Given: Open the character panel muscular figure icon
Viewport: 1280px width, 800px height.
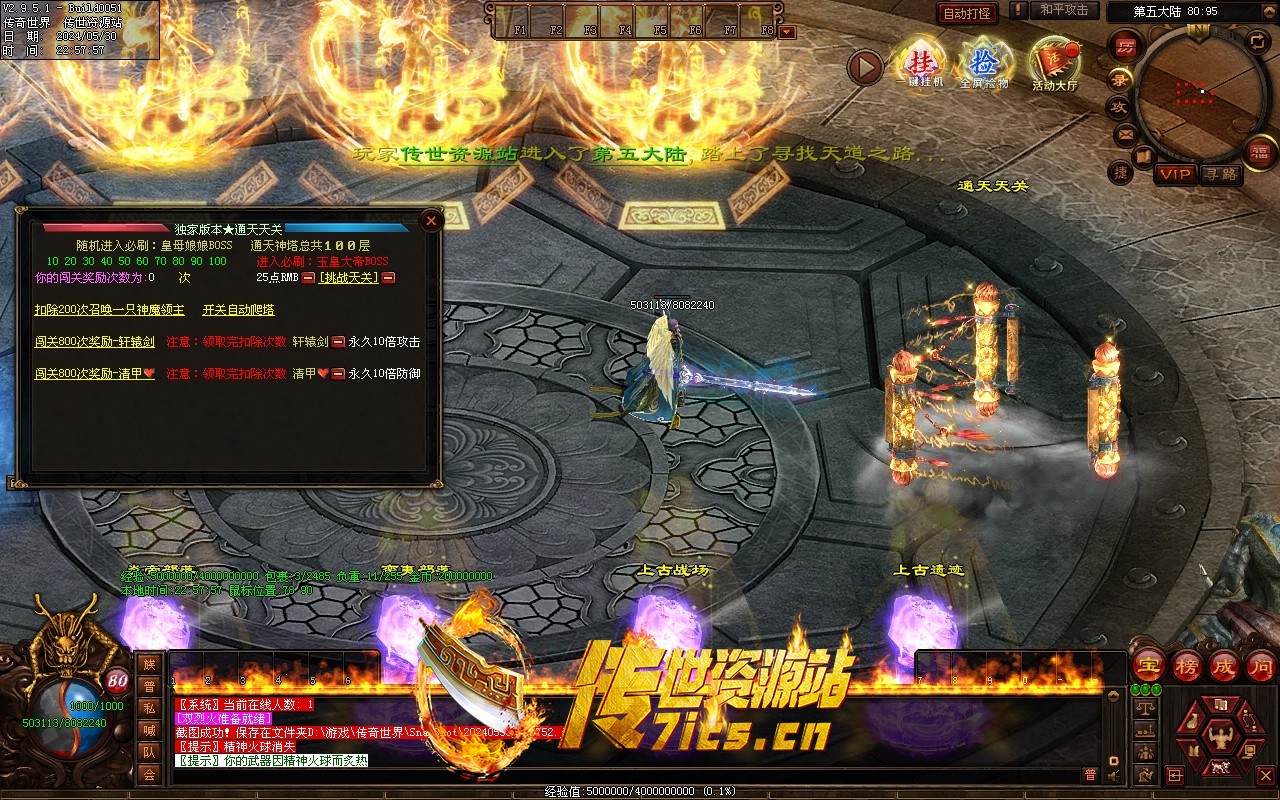Looking at the screenshot, I should coord(1219,740).
